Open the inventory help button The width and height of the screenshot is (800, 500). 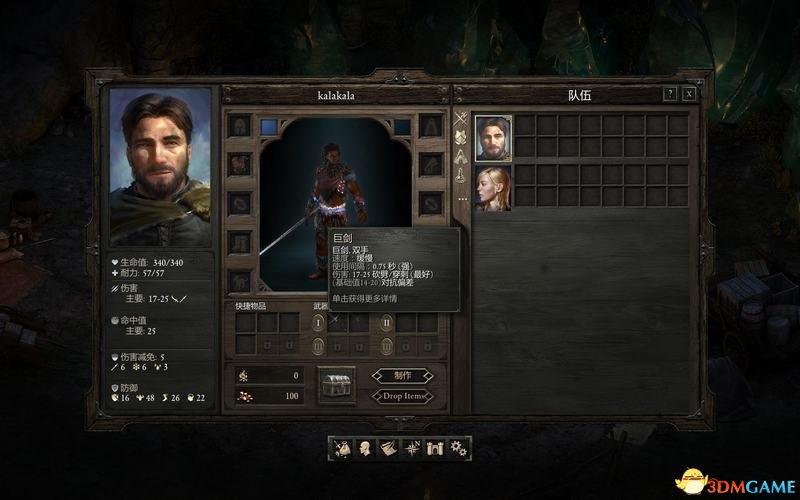(670, 94)
